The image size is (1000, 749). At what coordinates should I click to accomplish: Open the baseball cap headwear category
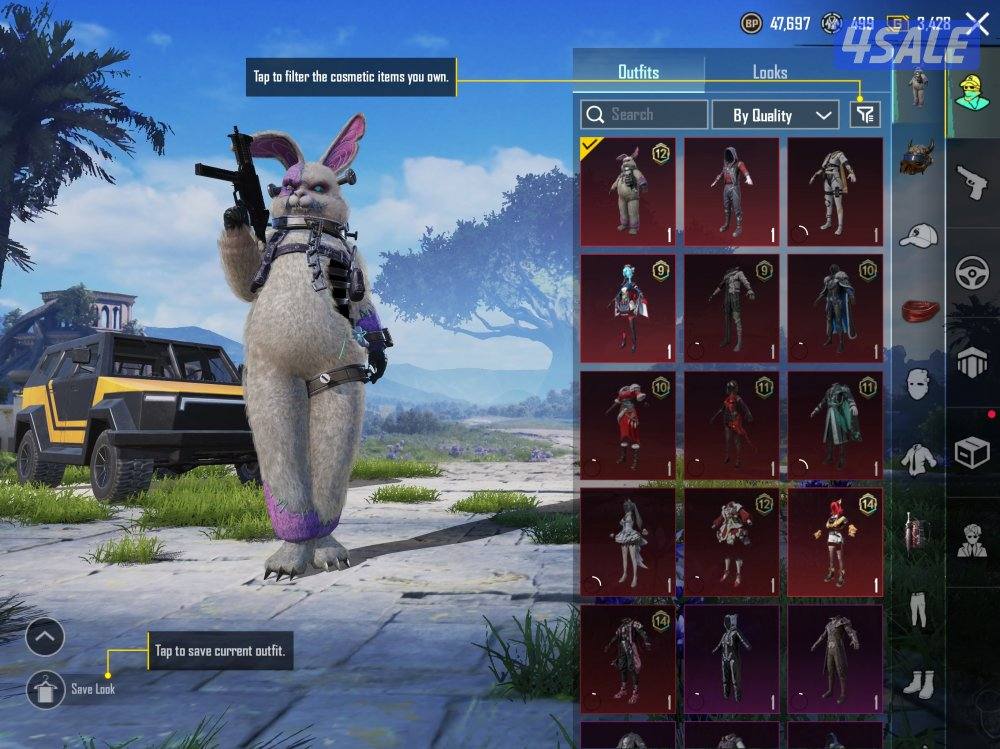(917, 236)
